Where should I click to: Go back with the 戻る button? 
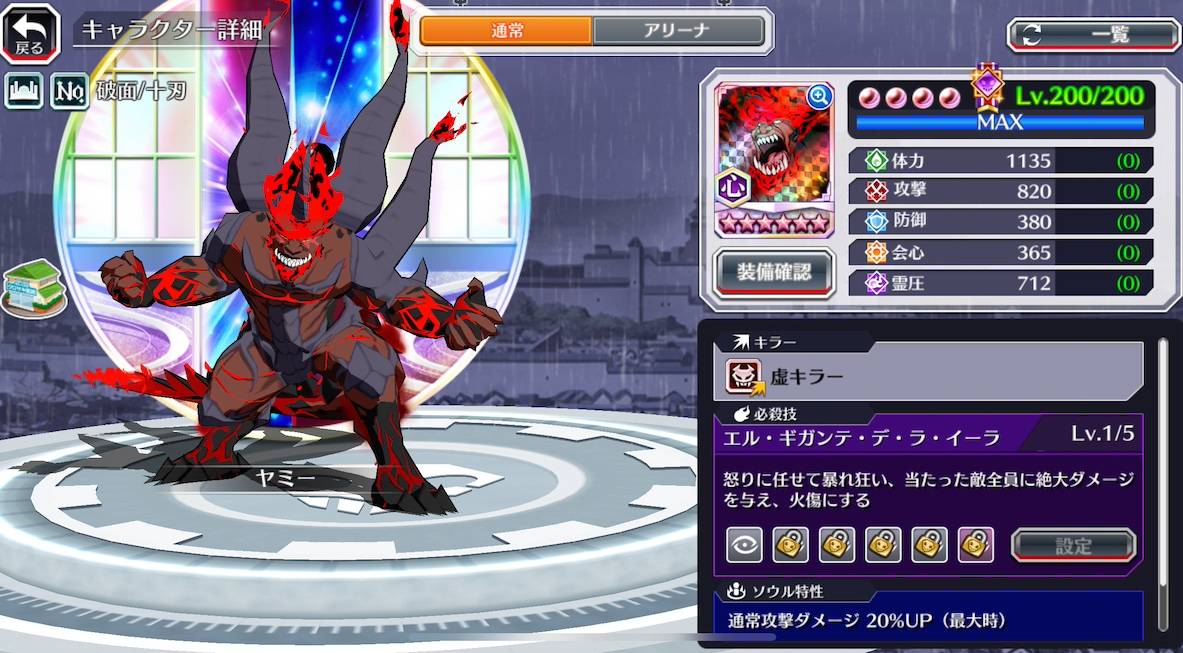point(30,32)
